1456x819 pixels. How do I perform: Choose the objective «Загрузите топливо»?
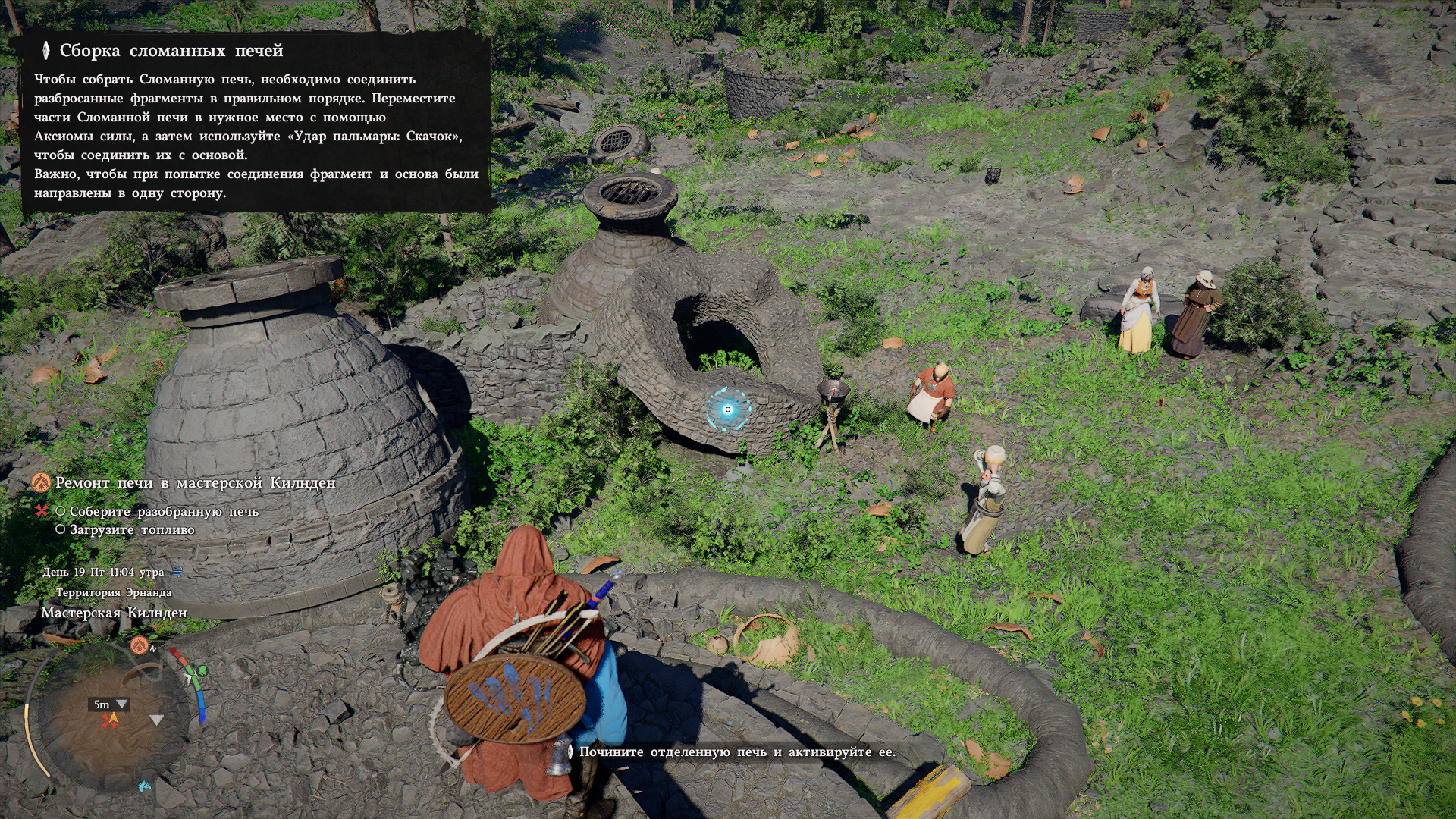pyautogui.click(x=132, y=530)
